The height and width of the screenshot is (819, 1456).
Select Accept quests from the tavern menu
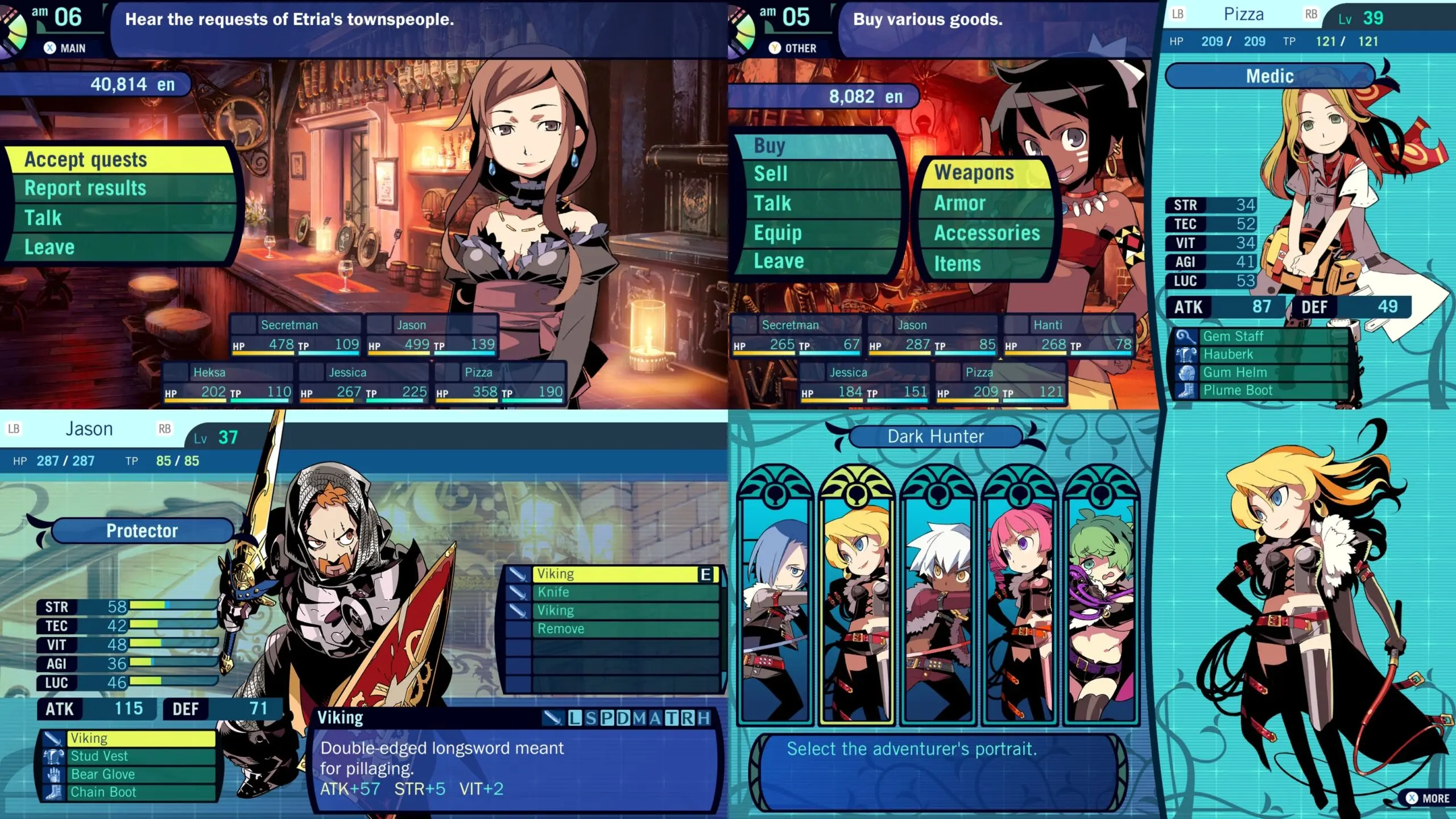coord(85,160)
